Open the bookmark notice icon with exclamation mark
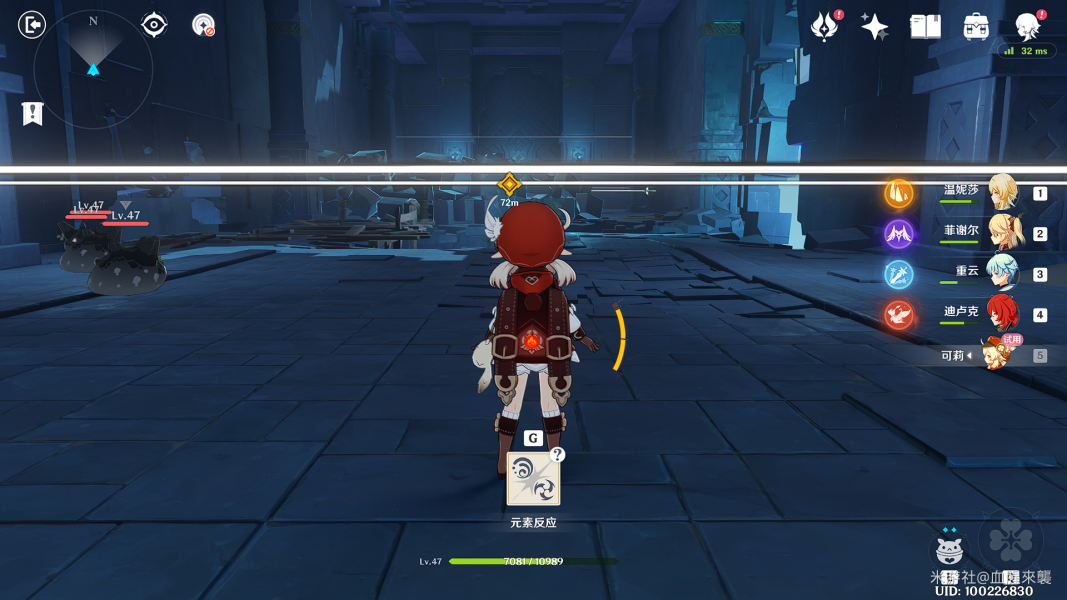This screenshot has width=1067, height=600. click(33, 114)
